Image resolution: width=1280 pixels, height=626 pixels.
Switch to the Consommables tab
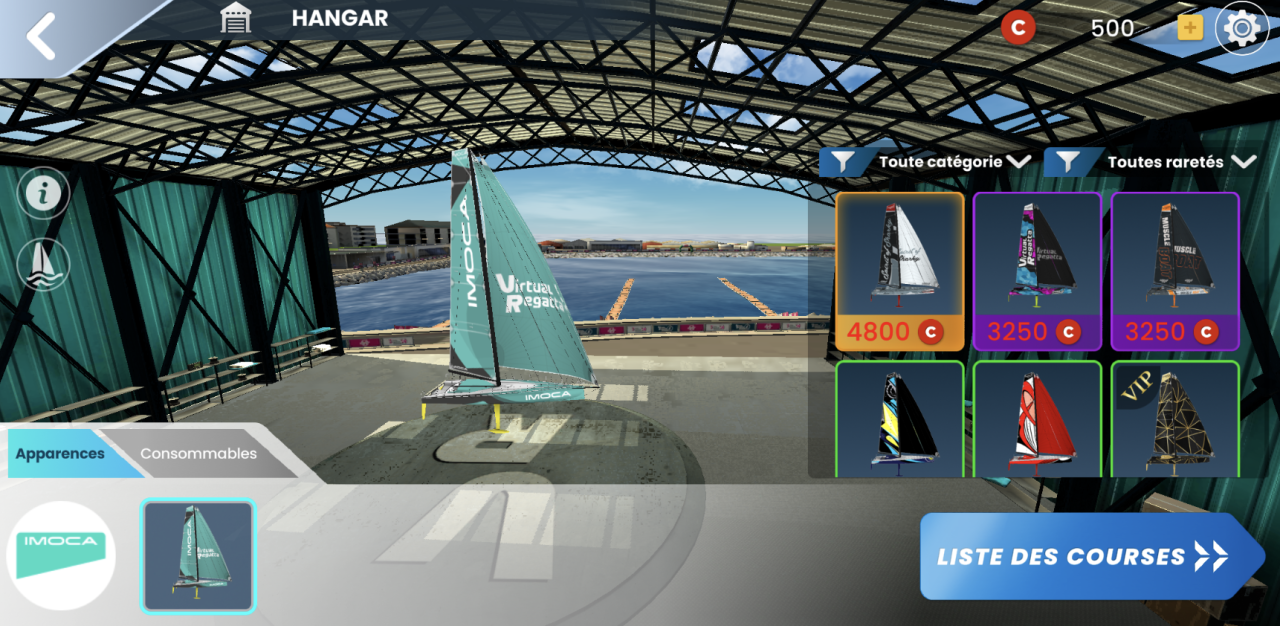click(198, 453)
